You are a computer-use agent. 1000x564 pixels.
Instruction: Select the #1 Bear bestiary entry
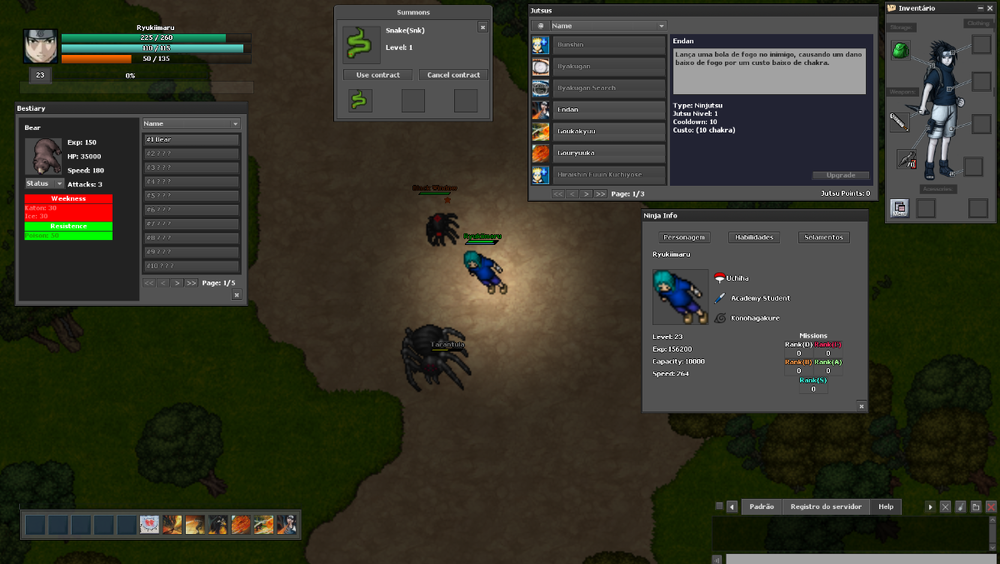tap(191, 139)
